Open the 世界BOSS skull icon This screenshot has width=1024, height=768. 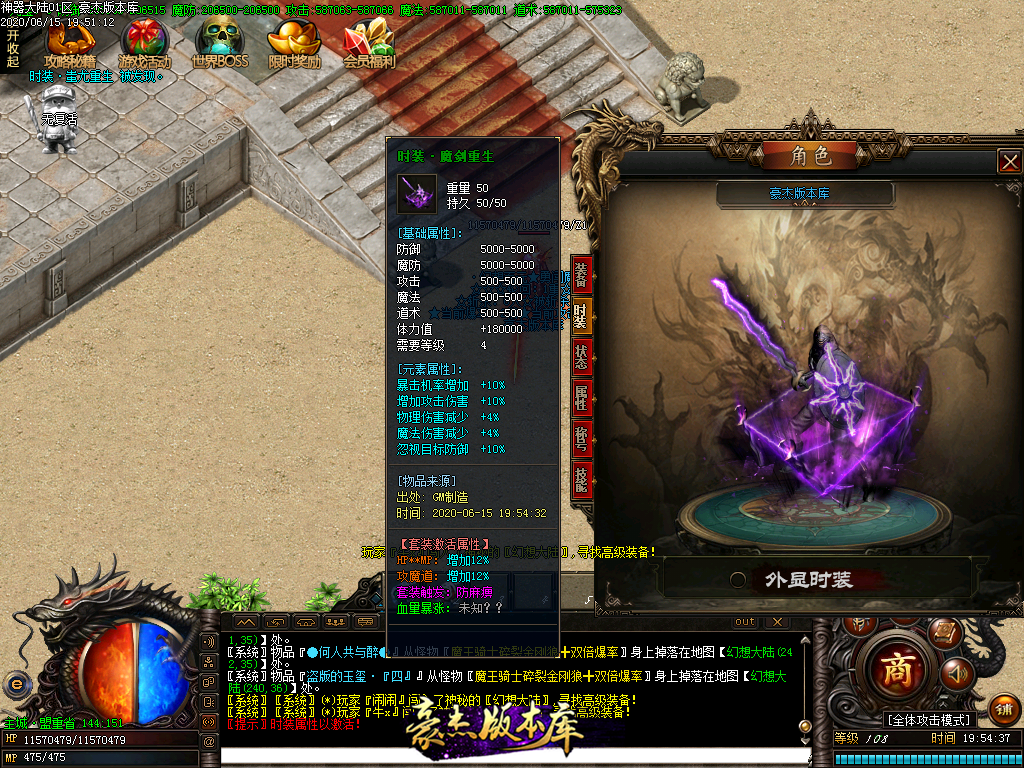219,41
